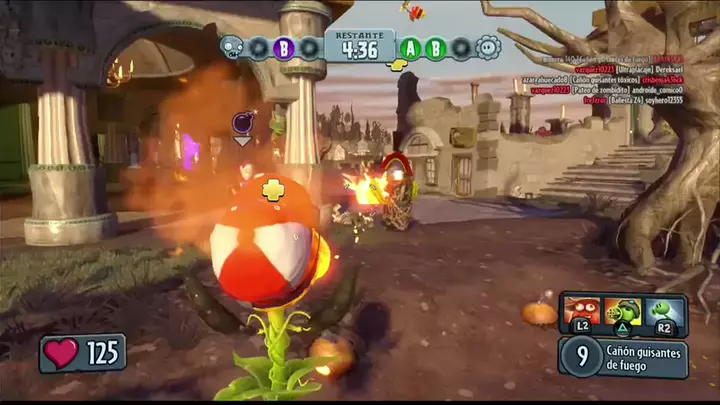720x405 pixels.
Task: Click the plant team flower icon
Action: point(487,47)
